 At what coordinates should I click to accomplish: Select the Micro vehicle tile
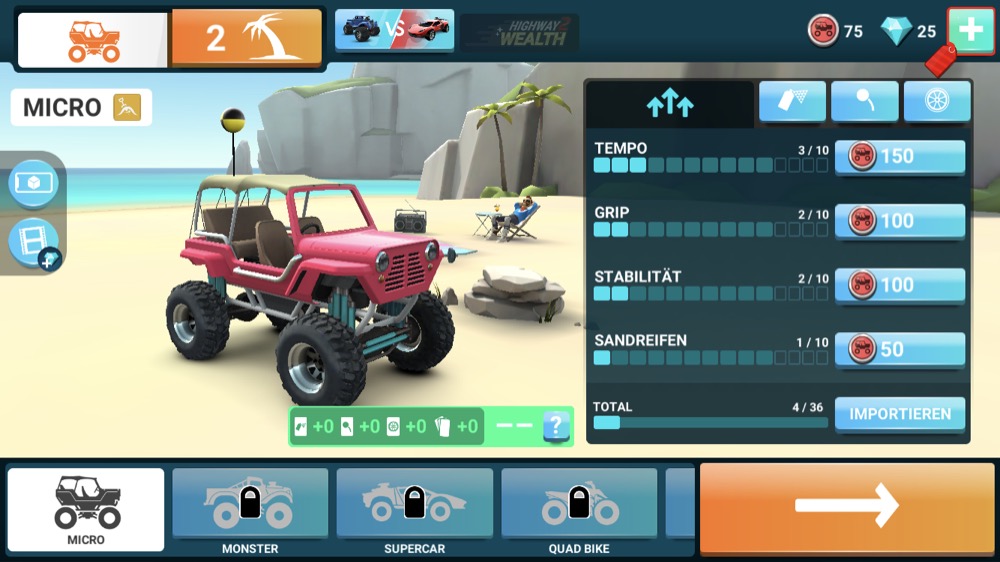coord(86,510)
